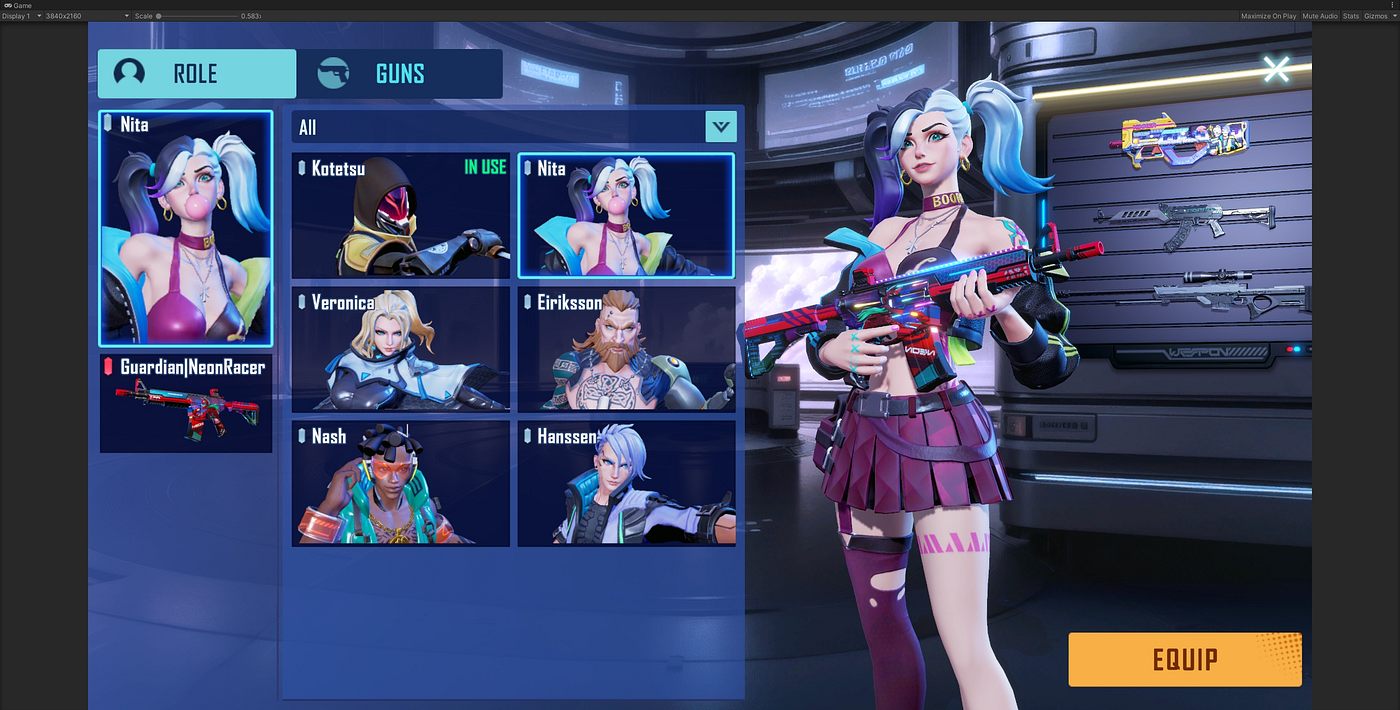The height and width of the screenshot is (710, 1400).
Task: Toggle Mute Audio in the editor toolbar
Action: point(1320,16)
